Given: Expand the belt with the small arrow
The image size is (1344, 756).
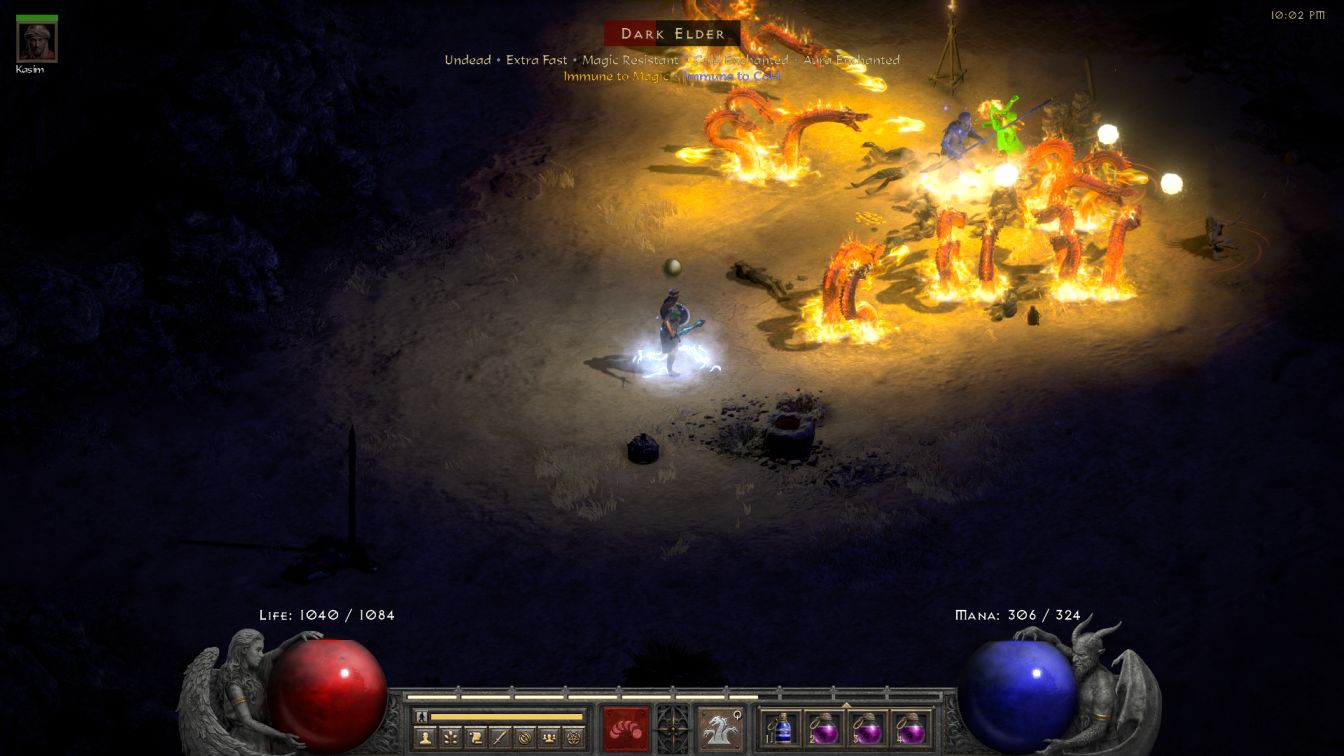Looking at the screenshot, I should pos(846,704).
